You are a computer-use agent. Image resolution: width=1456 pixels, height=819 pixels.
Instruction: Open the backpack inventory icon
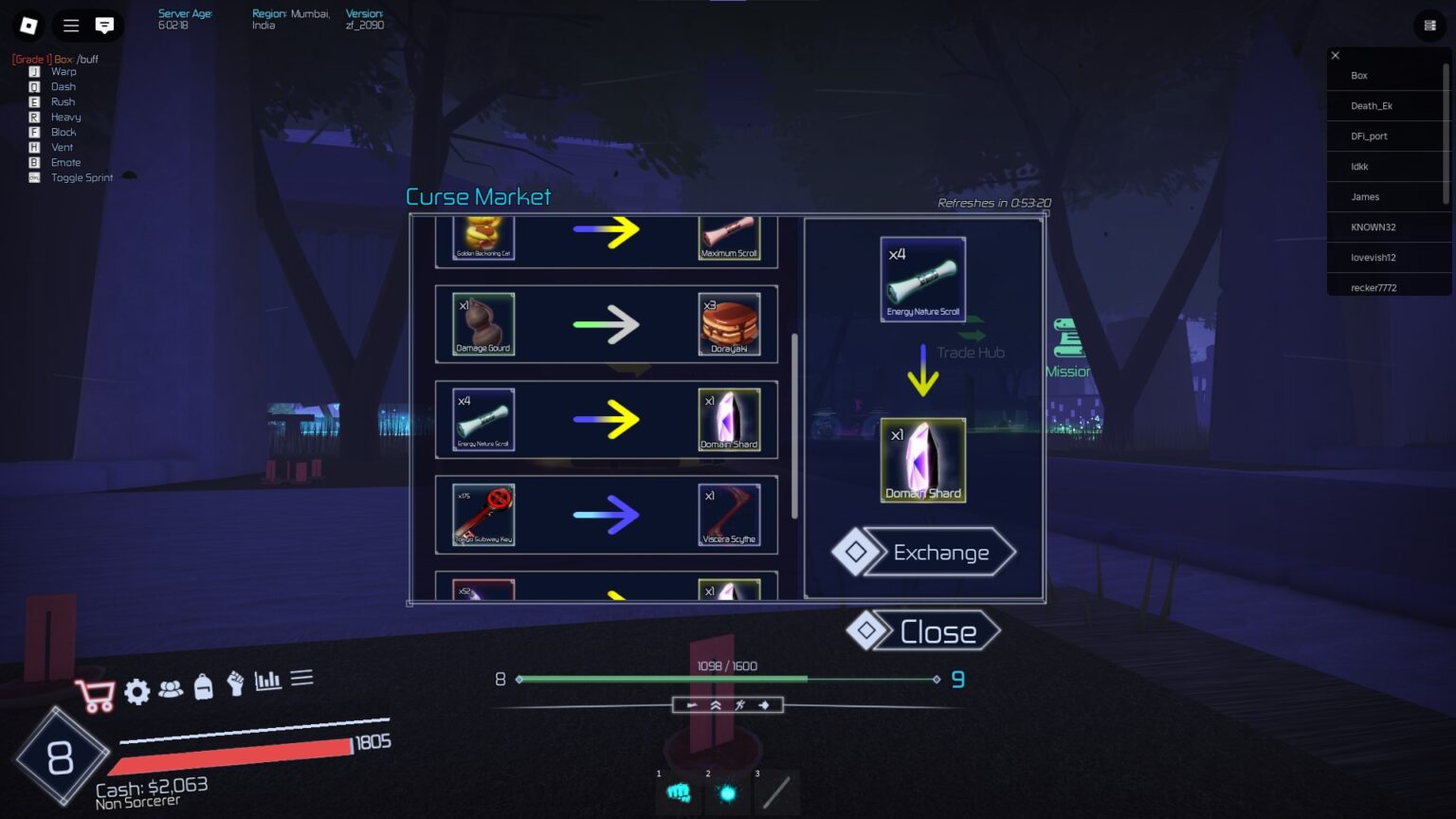(203, 691)
